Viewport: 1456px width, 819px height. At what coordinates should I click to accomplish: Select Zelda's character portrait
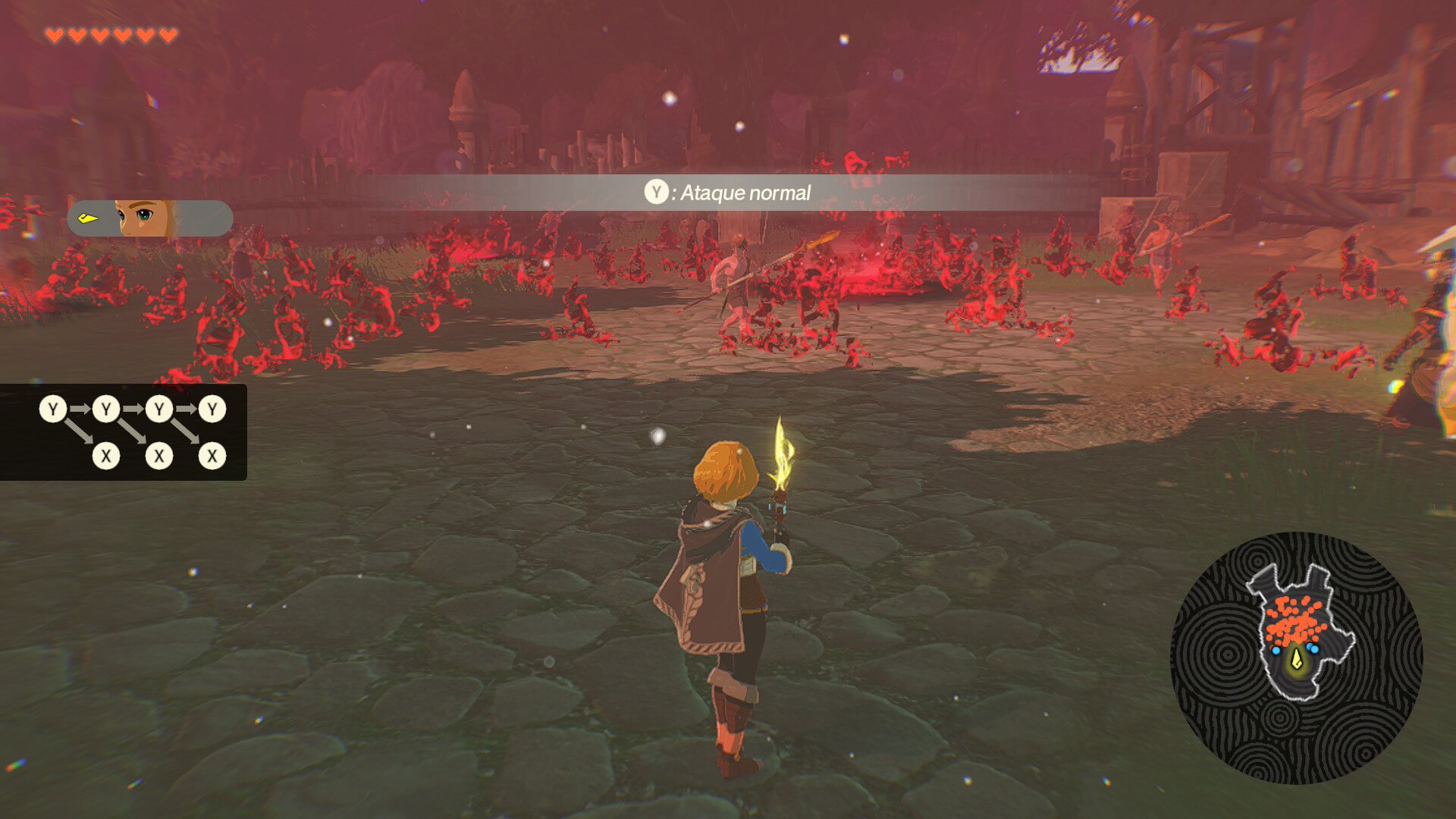pos(144,218)
